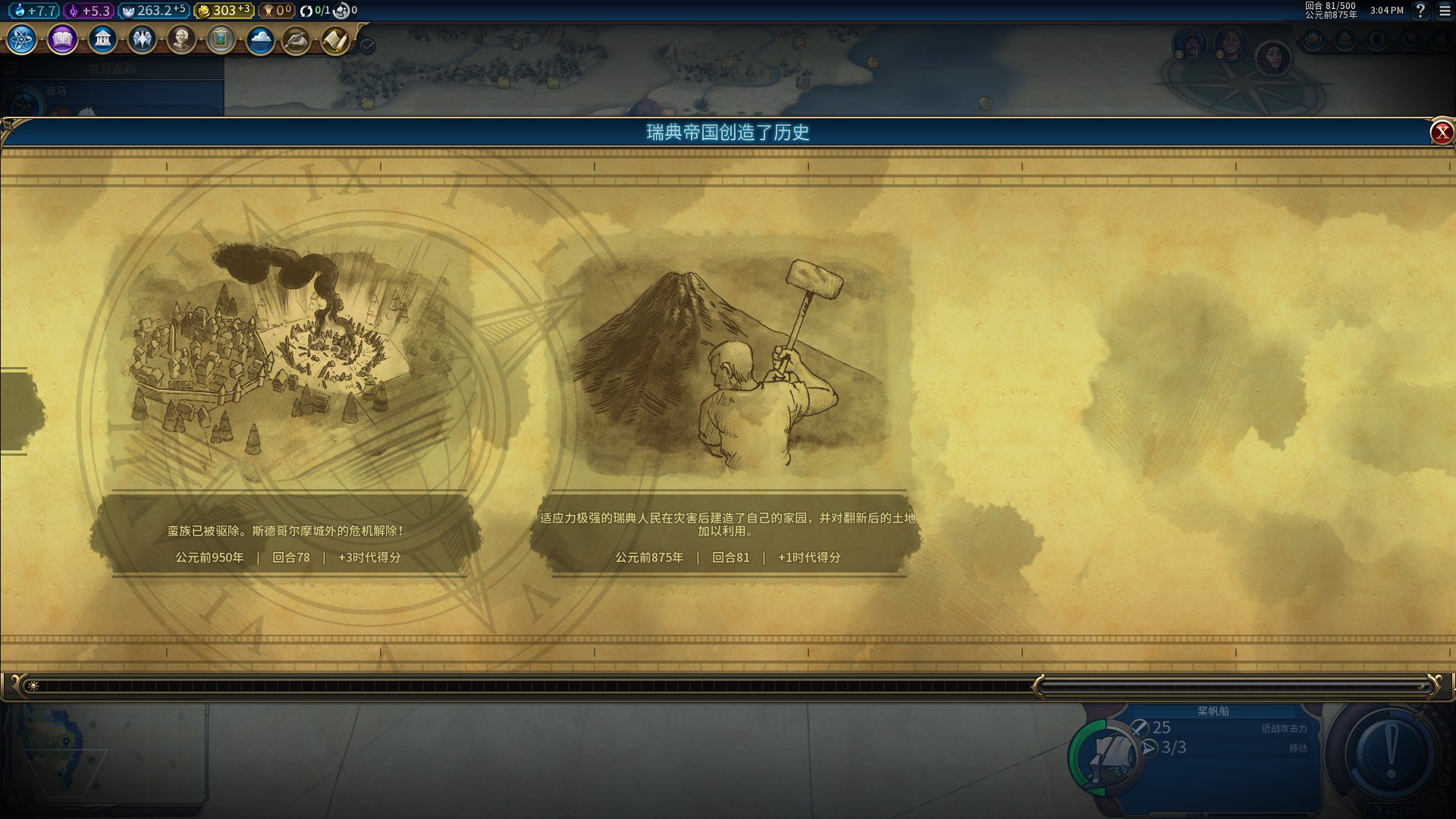Screen dimensions: 1456x819
Task: Open the great works panel (framed painting icon)
Action: (x=221, y=39)
